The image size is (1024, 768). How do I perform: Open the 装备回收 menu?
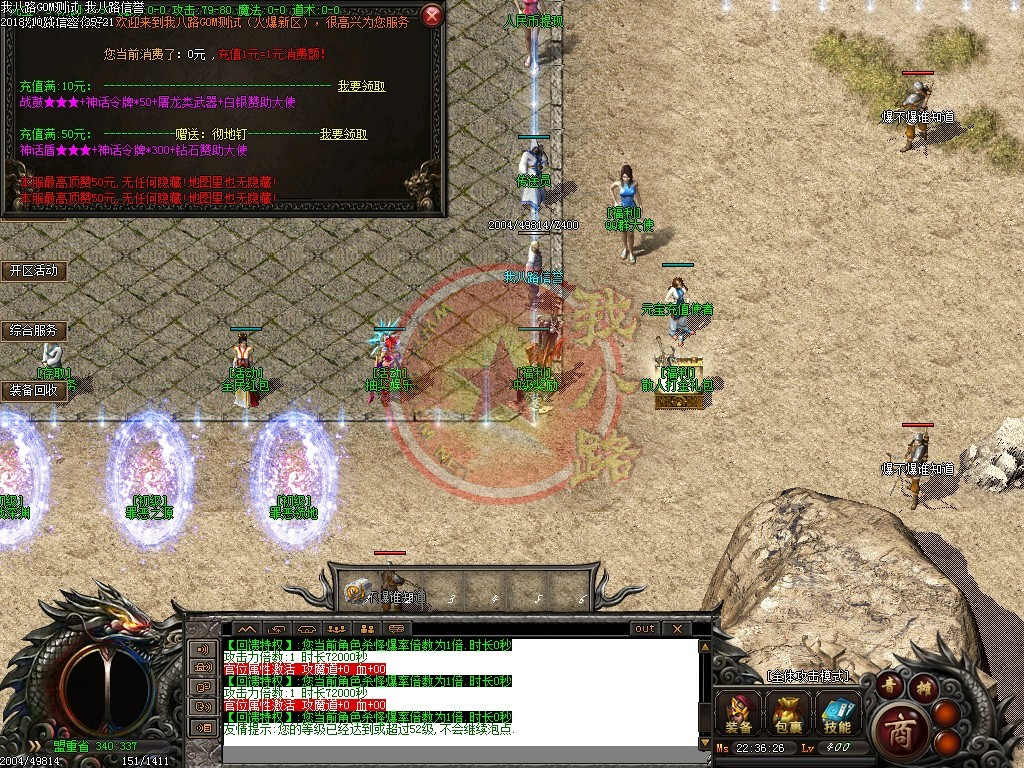(x=34, y=390)
